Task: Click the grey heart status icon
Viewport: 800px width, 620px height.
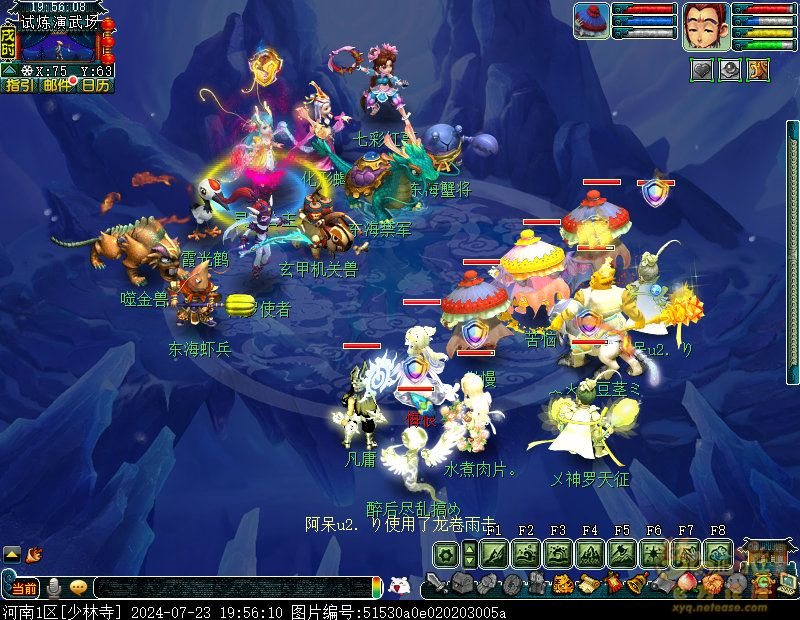Action: pos(702,70)
